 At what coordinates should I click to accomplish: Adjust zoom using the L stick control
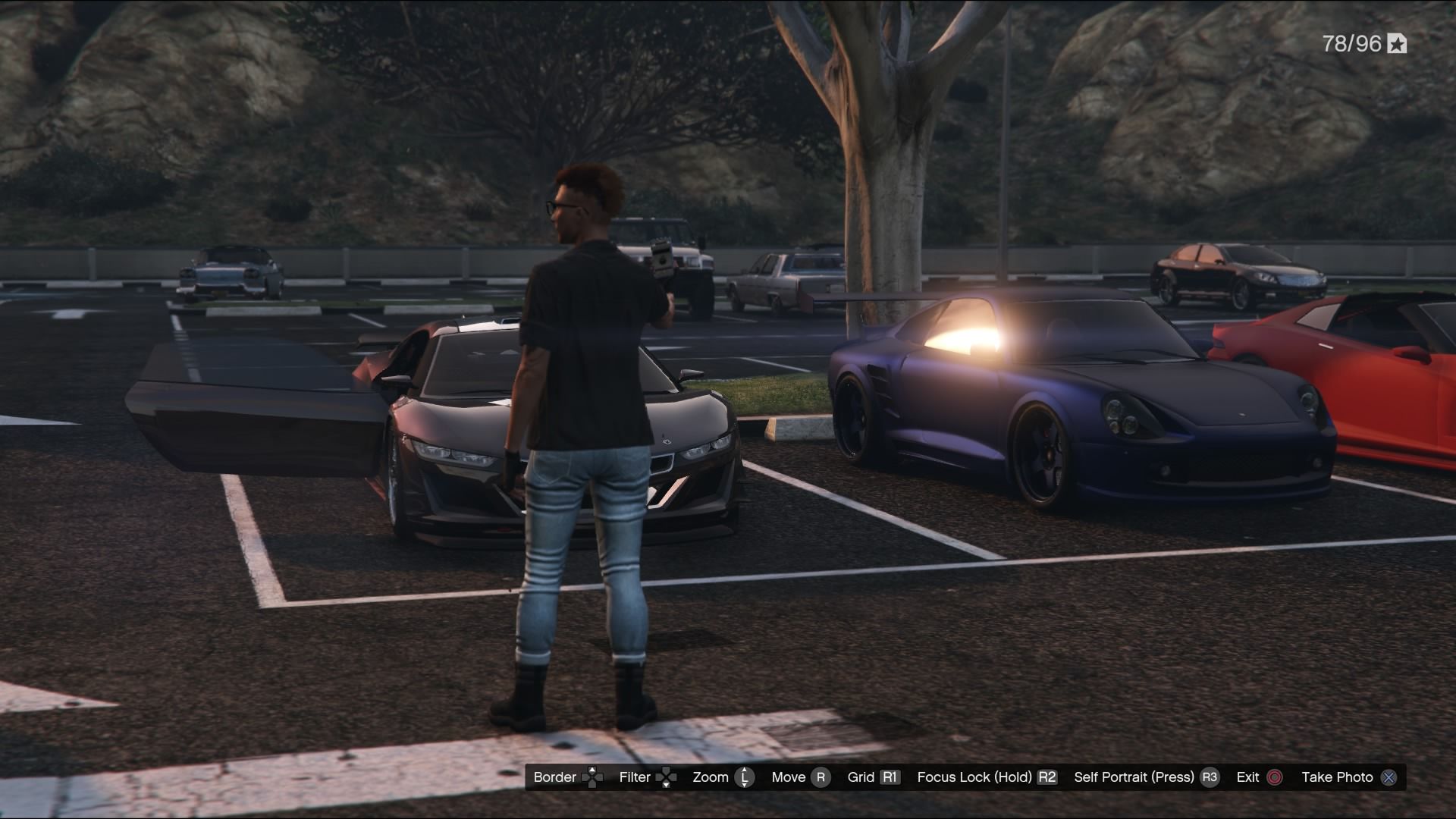[x=744, y=777]
